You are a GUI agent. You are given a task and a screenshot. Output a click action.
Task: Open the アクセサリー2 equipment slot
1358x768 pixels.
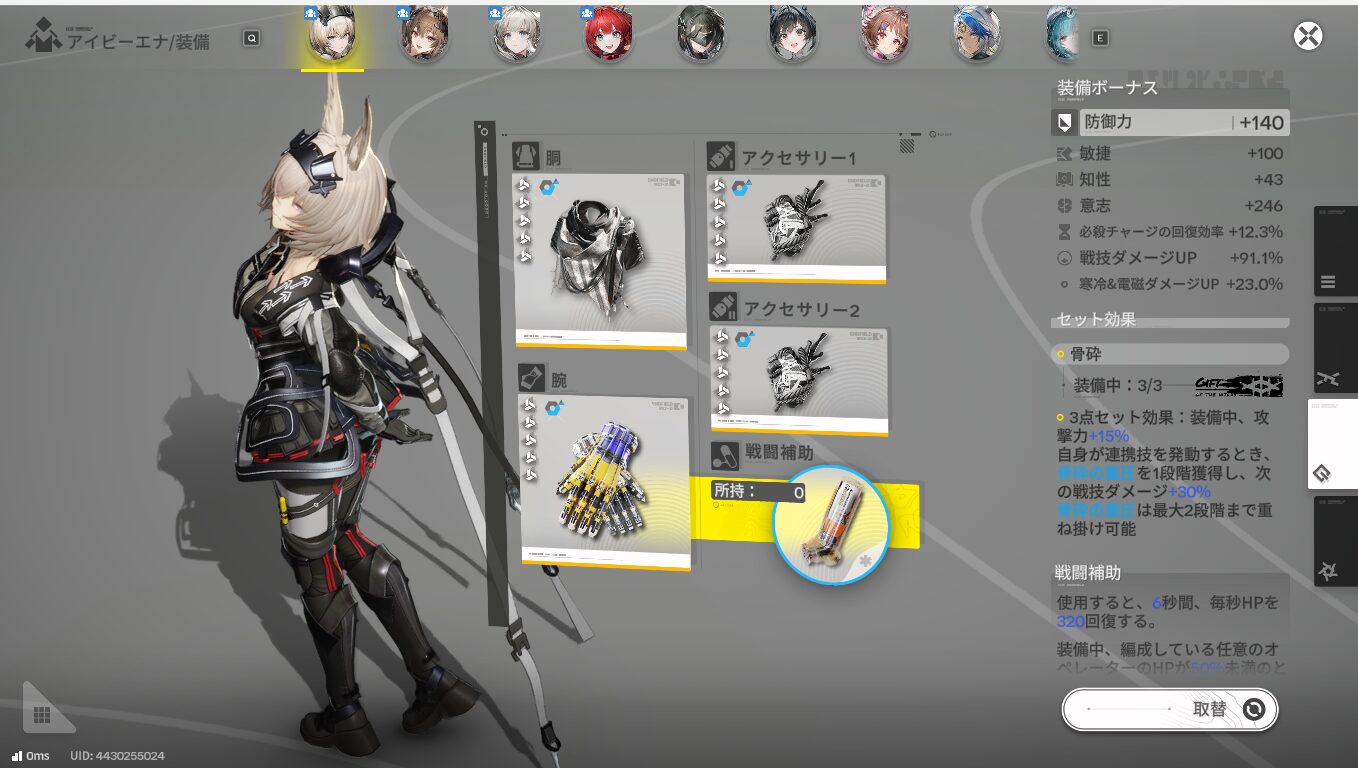coord(798,379)
